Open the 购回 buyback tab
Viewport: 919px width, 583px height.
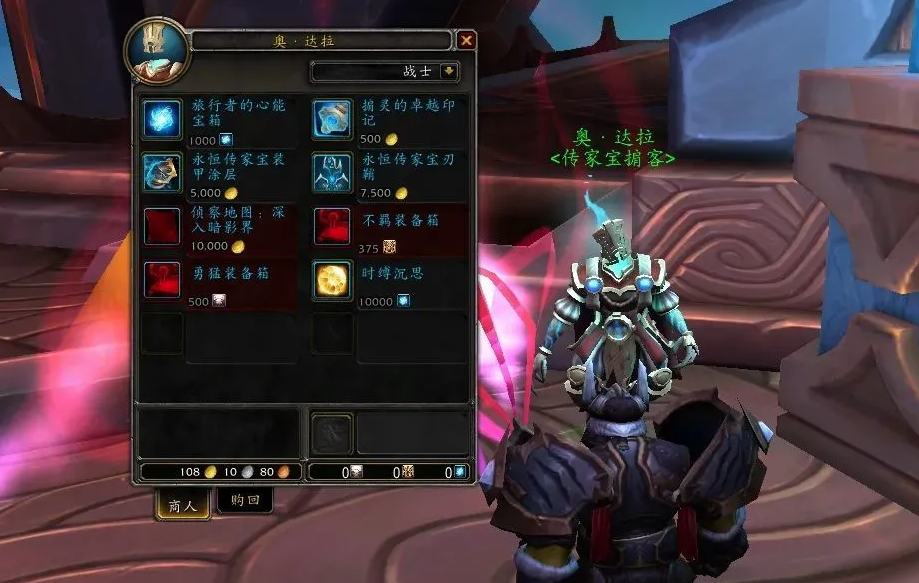244,501
